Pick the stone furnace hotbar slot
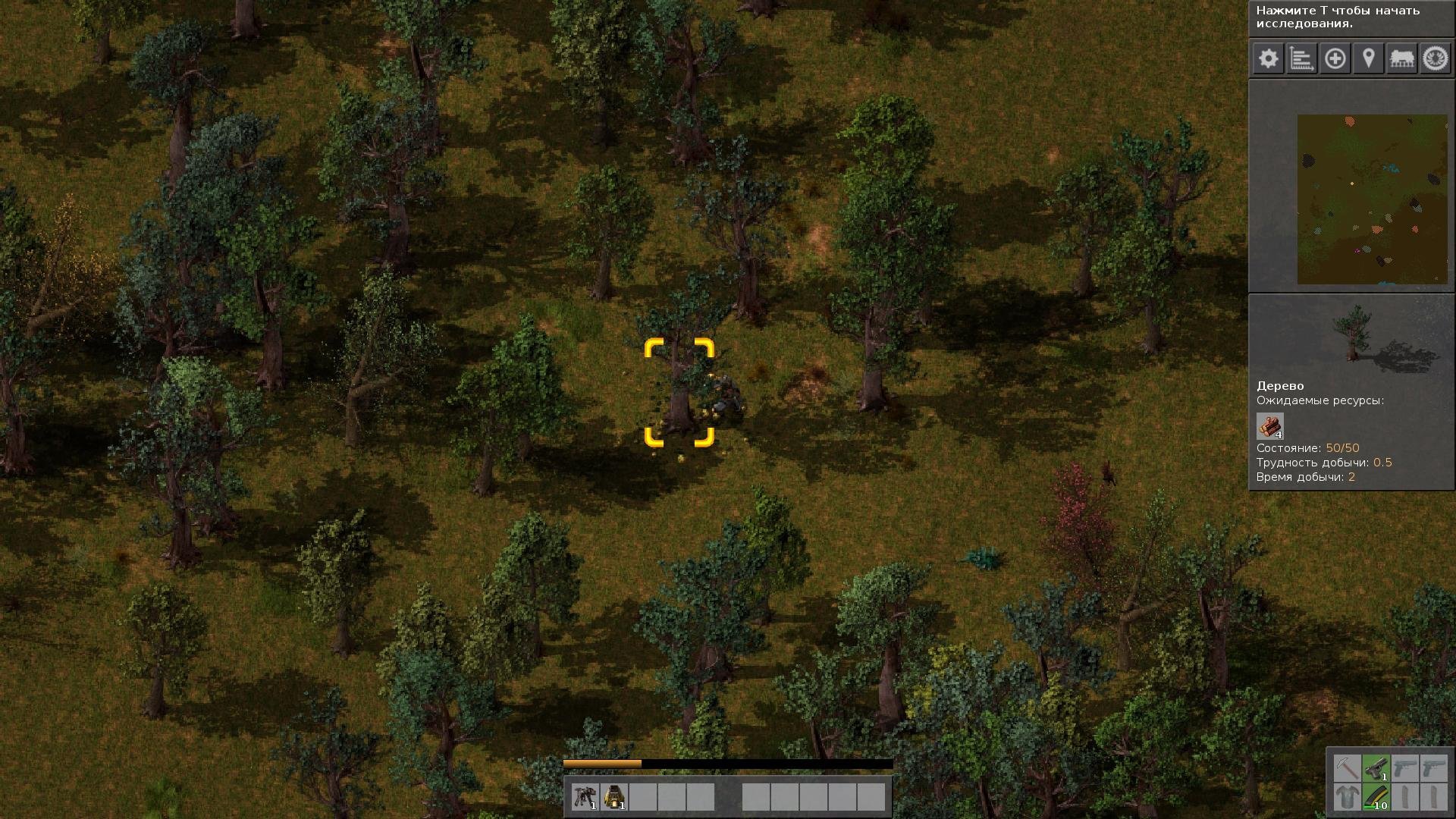 point(613,797)
